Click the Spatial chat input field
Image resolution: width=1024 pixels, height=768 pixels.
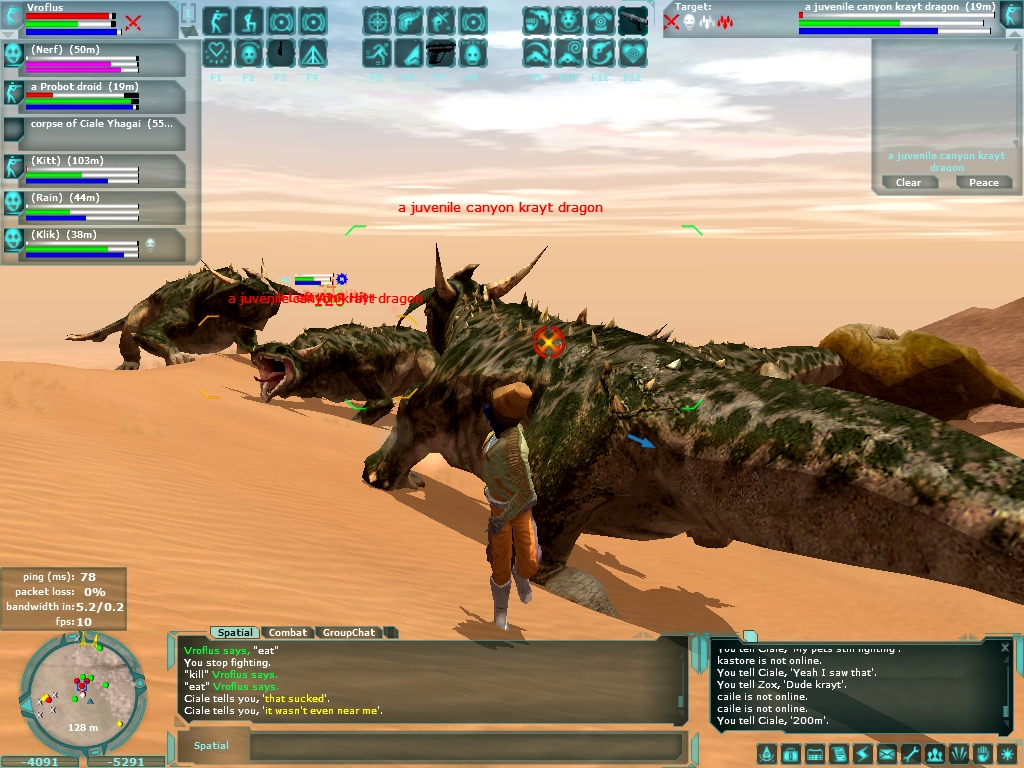[465, 746]
